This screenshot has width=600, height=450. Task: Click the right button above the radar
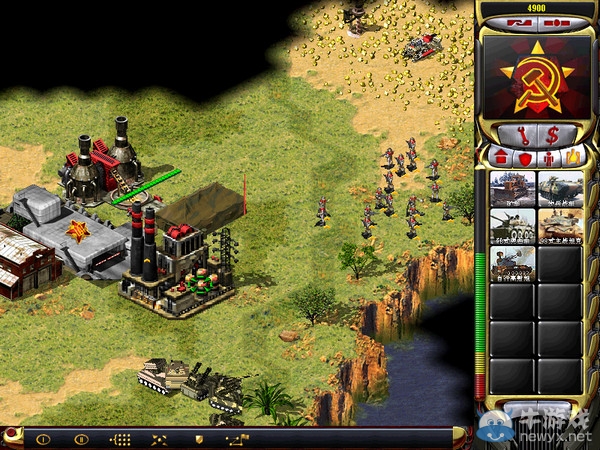pos(551,21)
